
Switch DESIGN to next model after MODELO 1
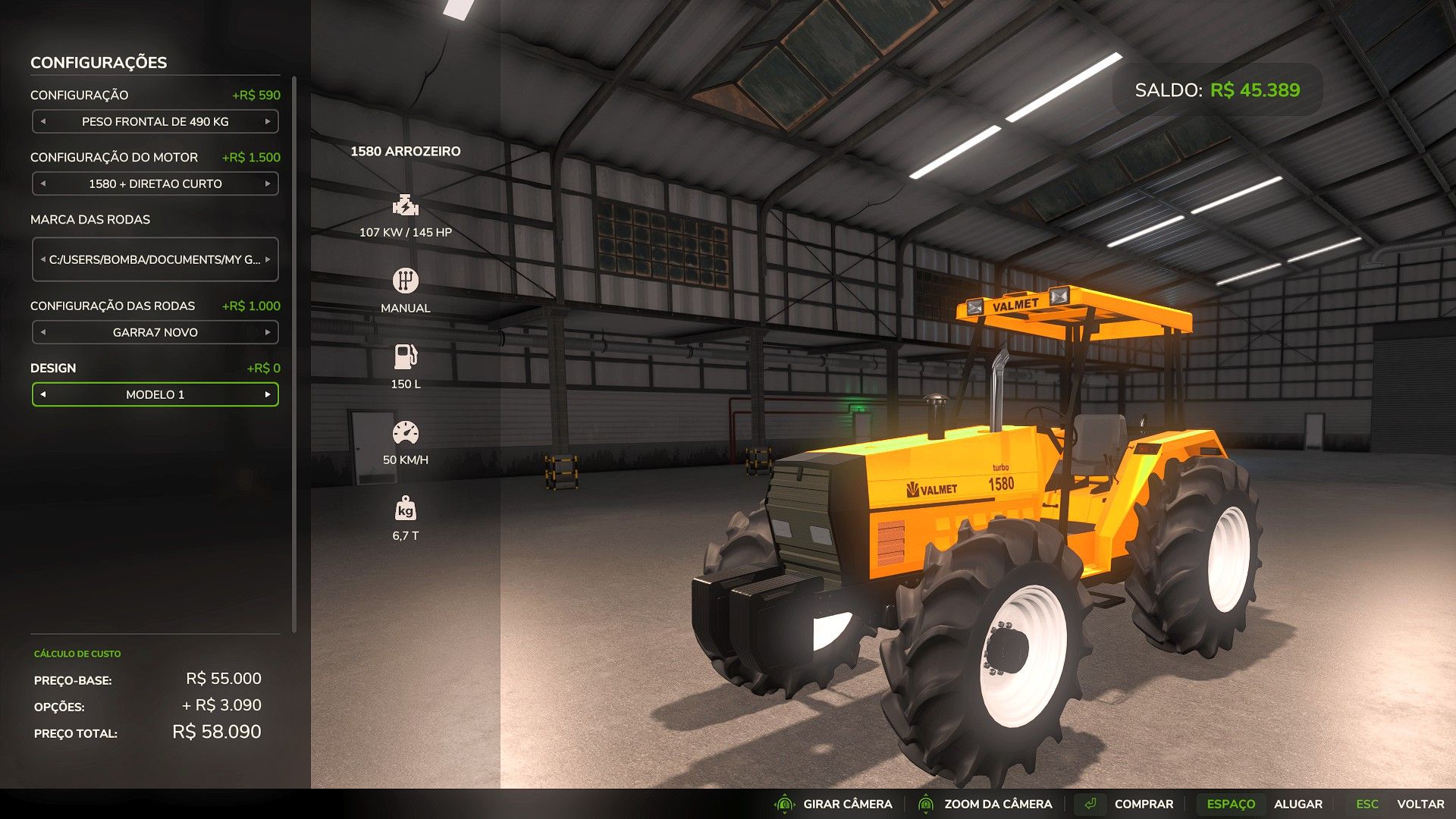(x=267, y=394)
